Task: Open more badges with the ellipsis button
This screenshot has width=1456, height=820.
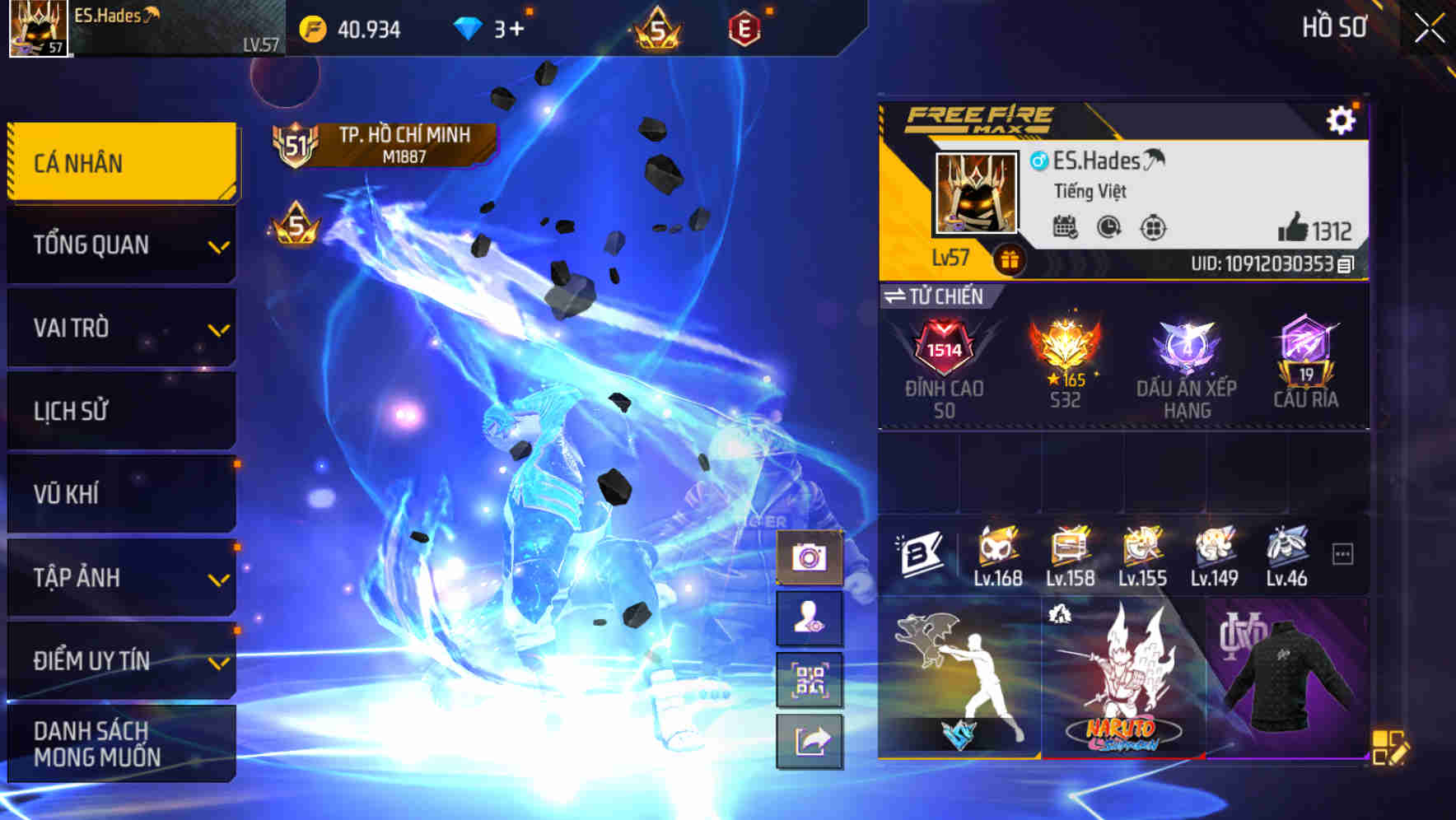Action: [x=1343, y=553]
